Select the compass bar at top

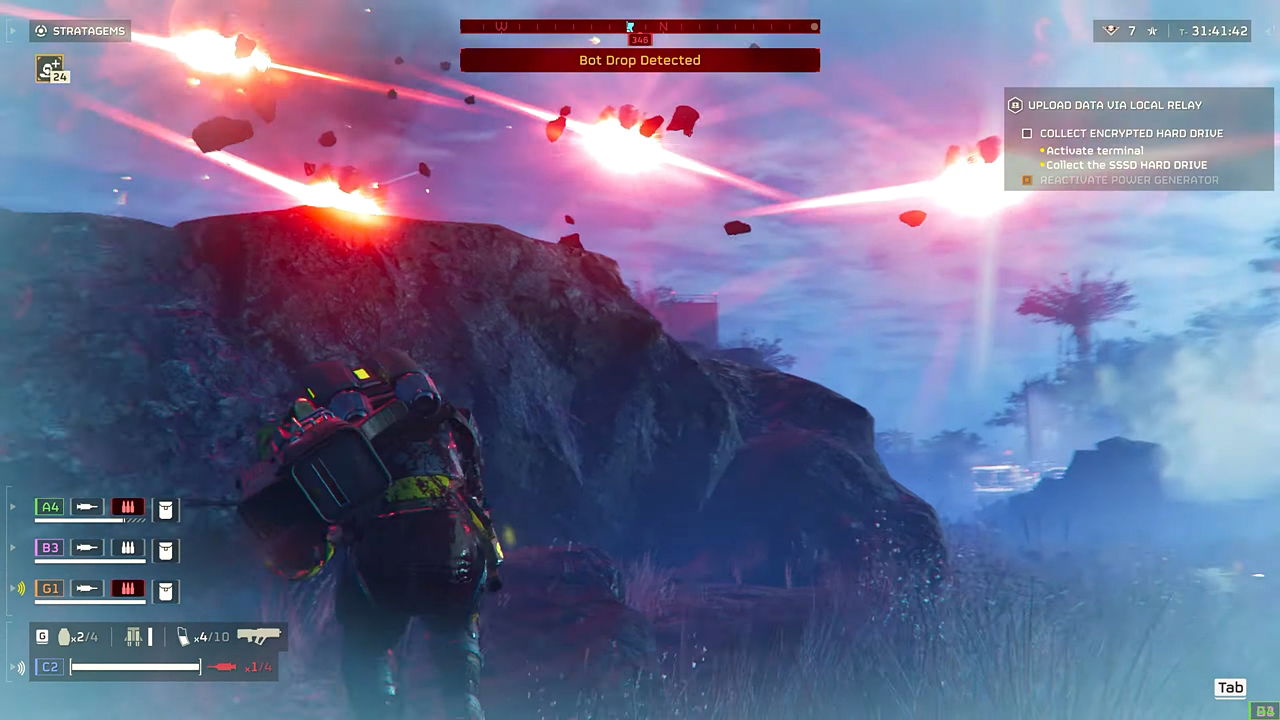(x=639, y=27)
